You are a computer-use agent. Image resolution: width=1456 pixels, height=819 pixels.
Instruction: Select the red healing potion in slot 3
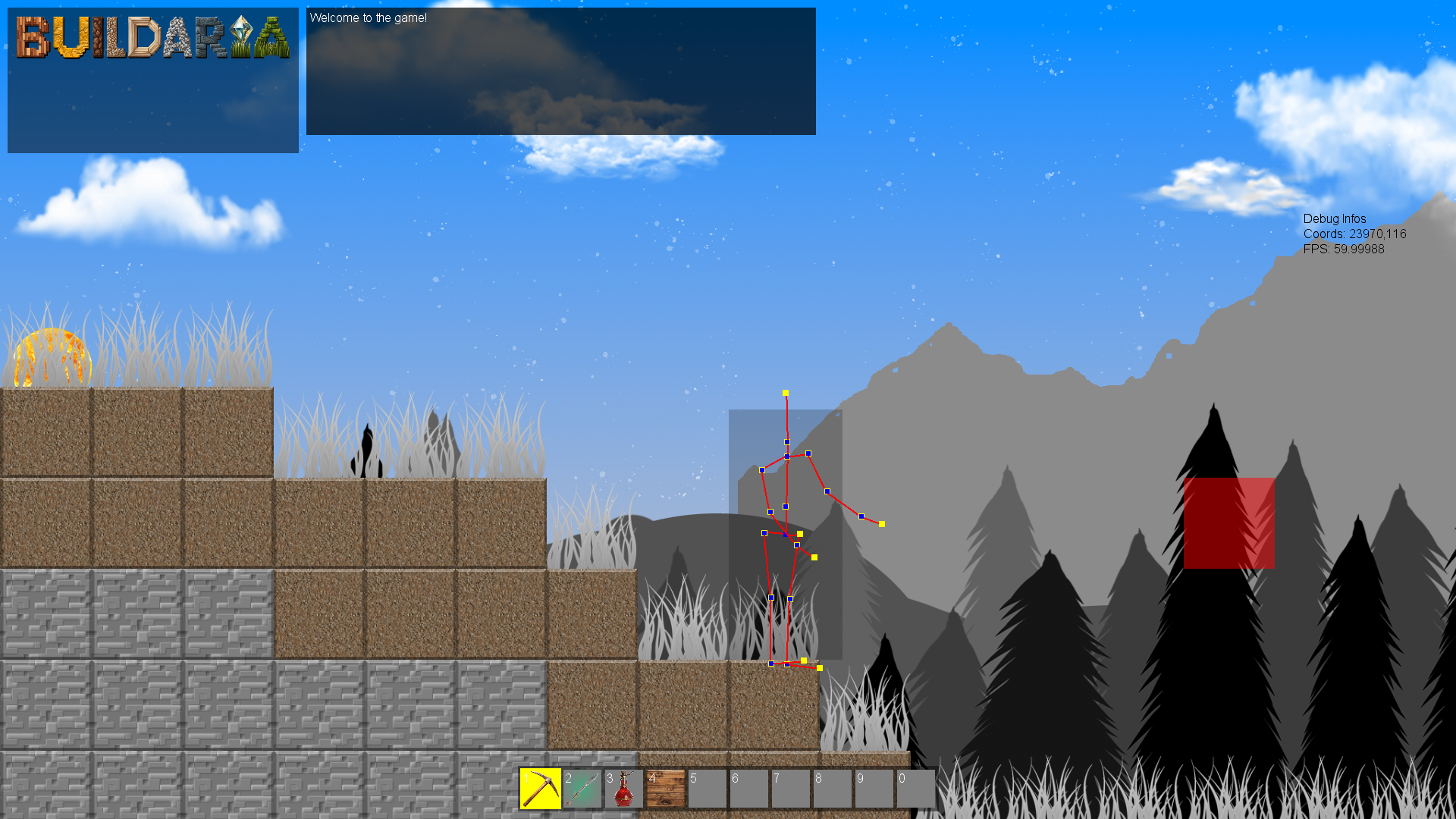624,789
